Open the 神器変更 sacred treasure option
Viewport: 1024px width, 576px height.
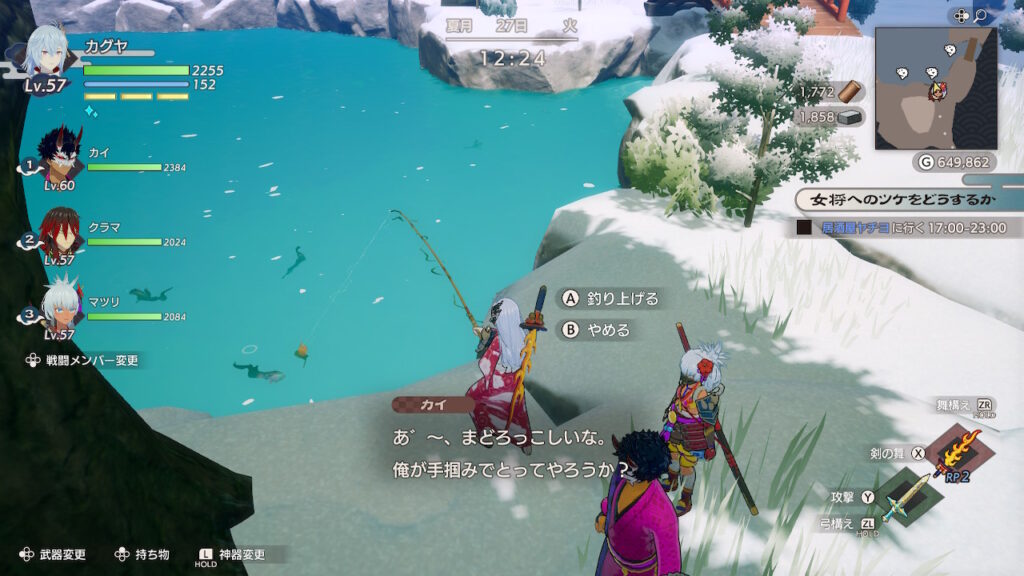point(237,554)
